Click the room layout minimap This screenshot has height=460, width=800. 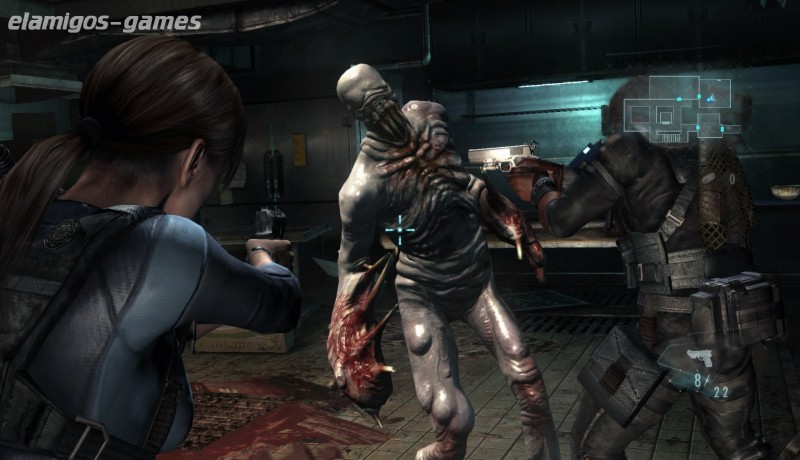pos(678,108)
